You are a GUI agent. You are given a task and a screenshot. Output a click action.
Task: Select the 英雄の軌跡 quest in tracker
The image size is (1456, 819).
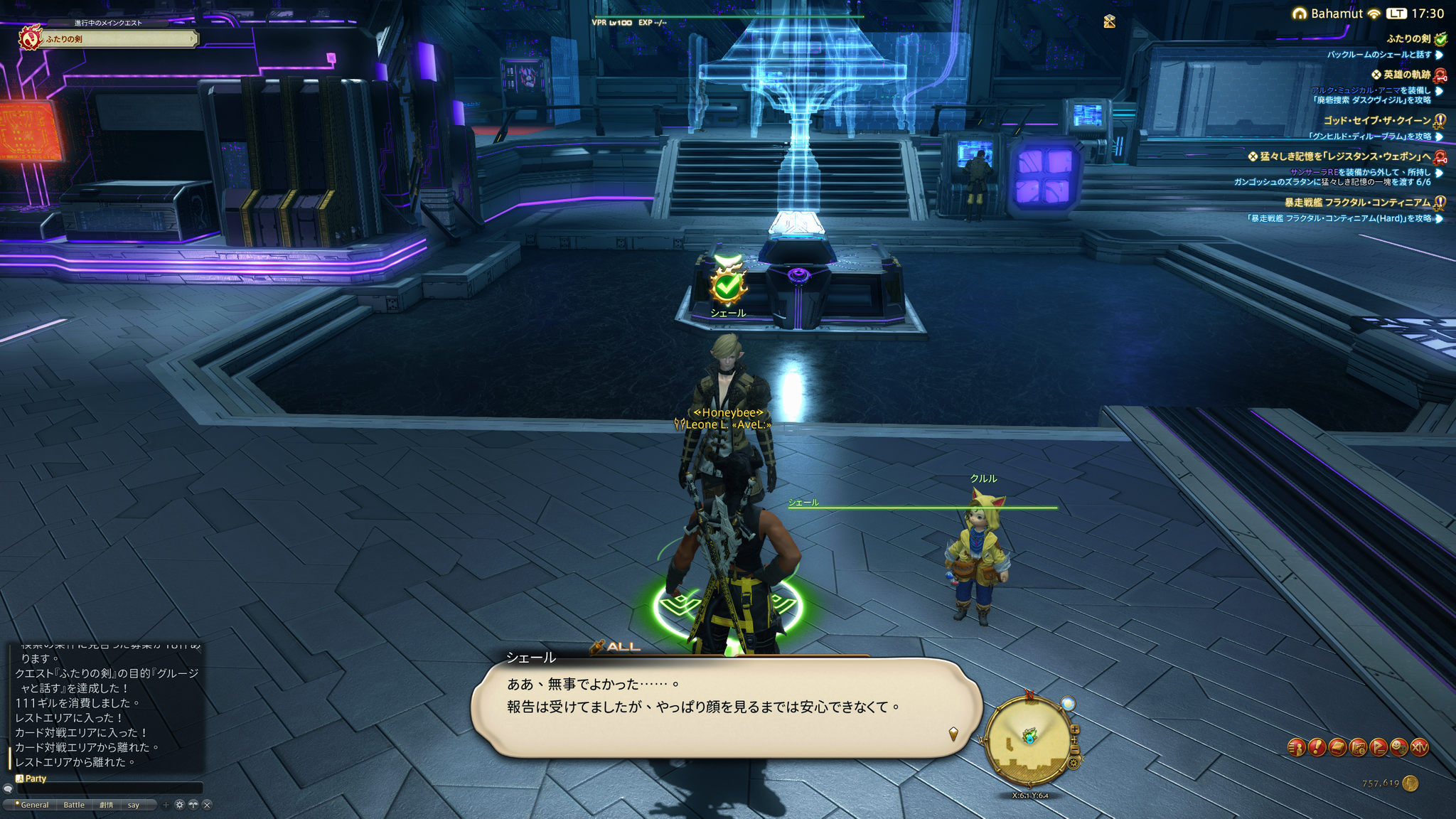(x=1406, y=75)
